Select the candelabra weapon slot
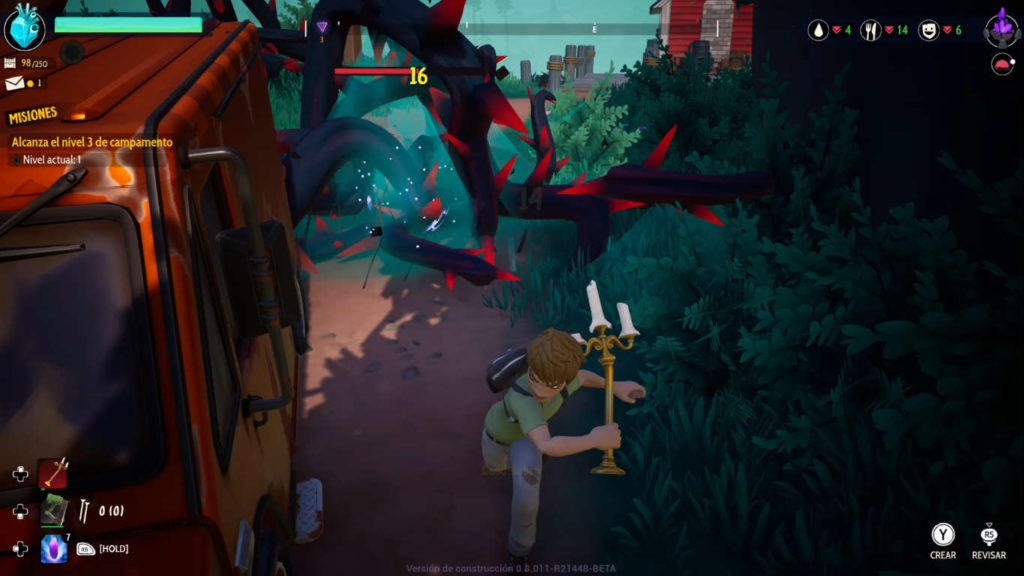 point(53,473)
